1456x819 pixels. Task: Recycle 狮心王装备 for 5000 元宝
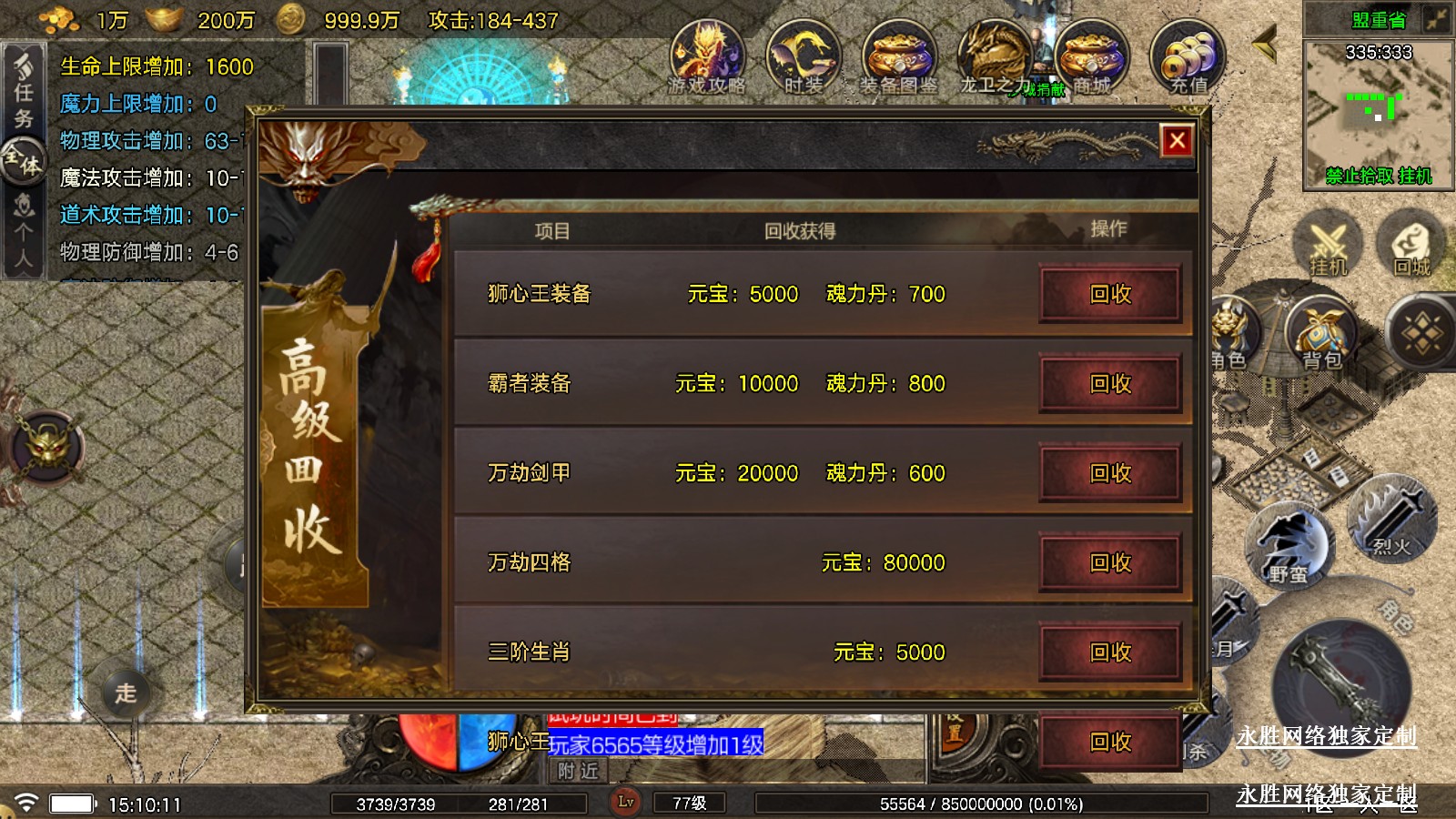pyautogui.click(x=1110, y=294)
